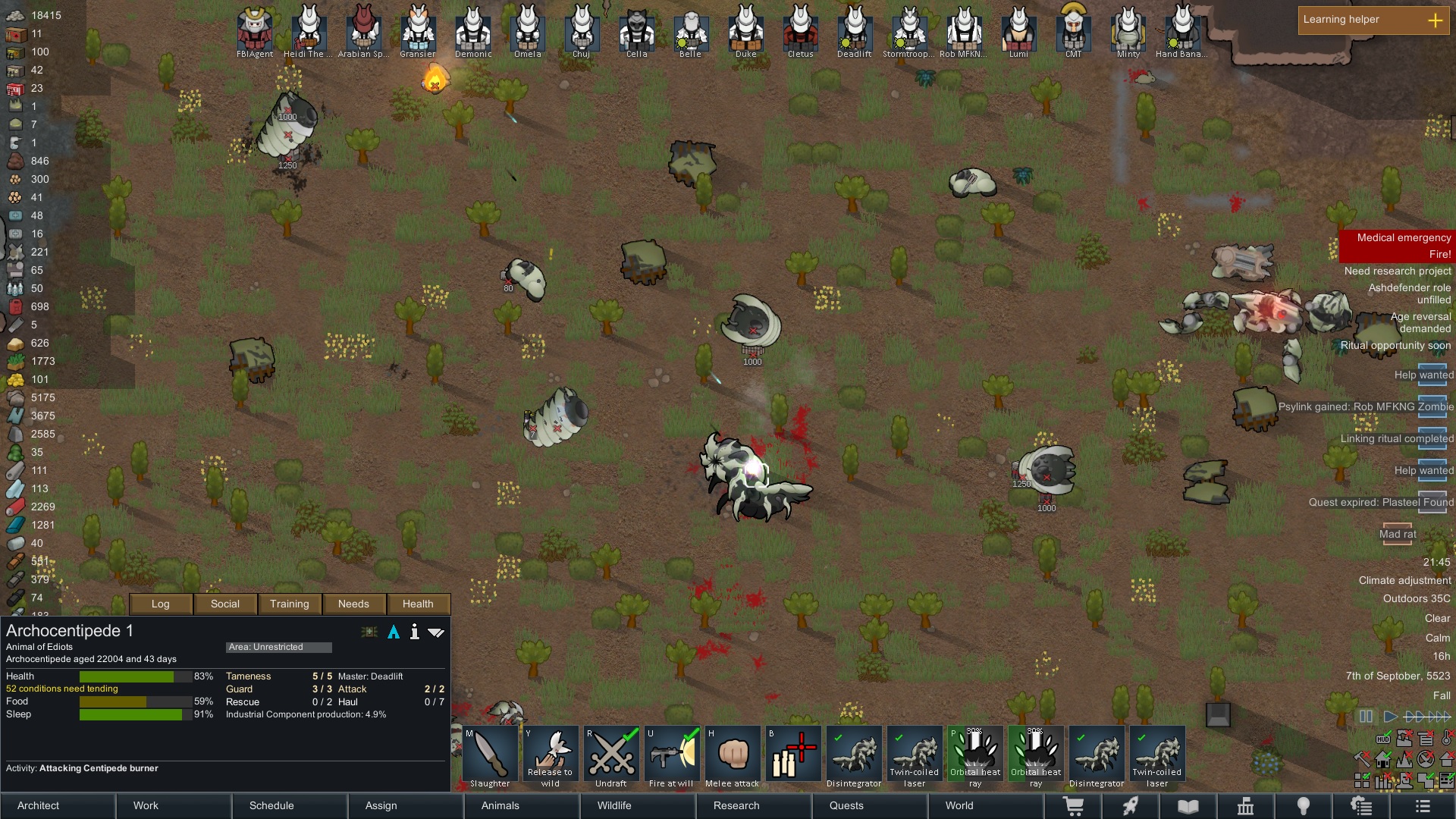Choose Release to wild command
The image size is (1456, 819).
(551, 756)
